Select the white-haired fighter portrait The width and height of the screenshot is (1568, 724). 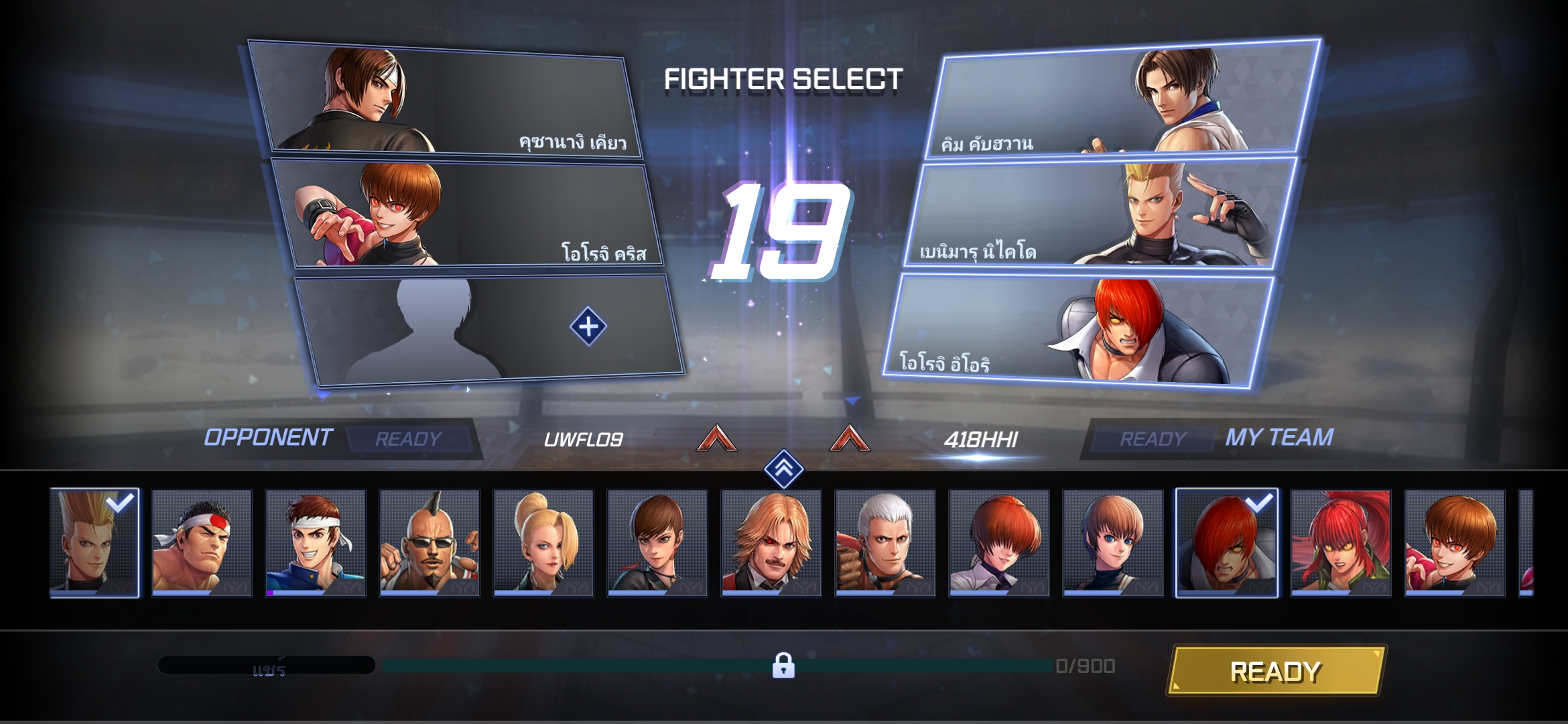point(885,543)
